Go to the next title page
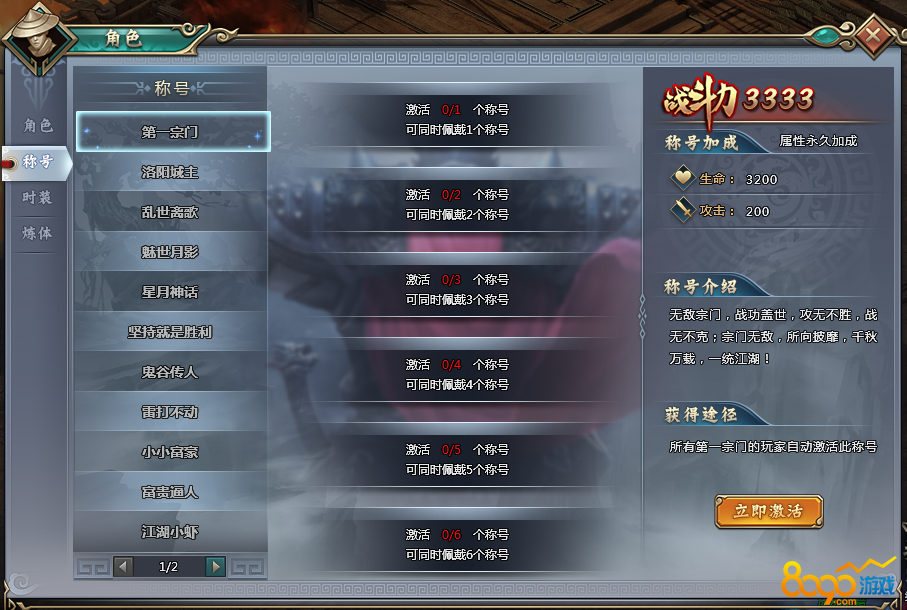Screen dimensions: 907x610 (x=215, y=567)
